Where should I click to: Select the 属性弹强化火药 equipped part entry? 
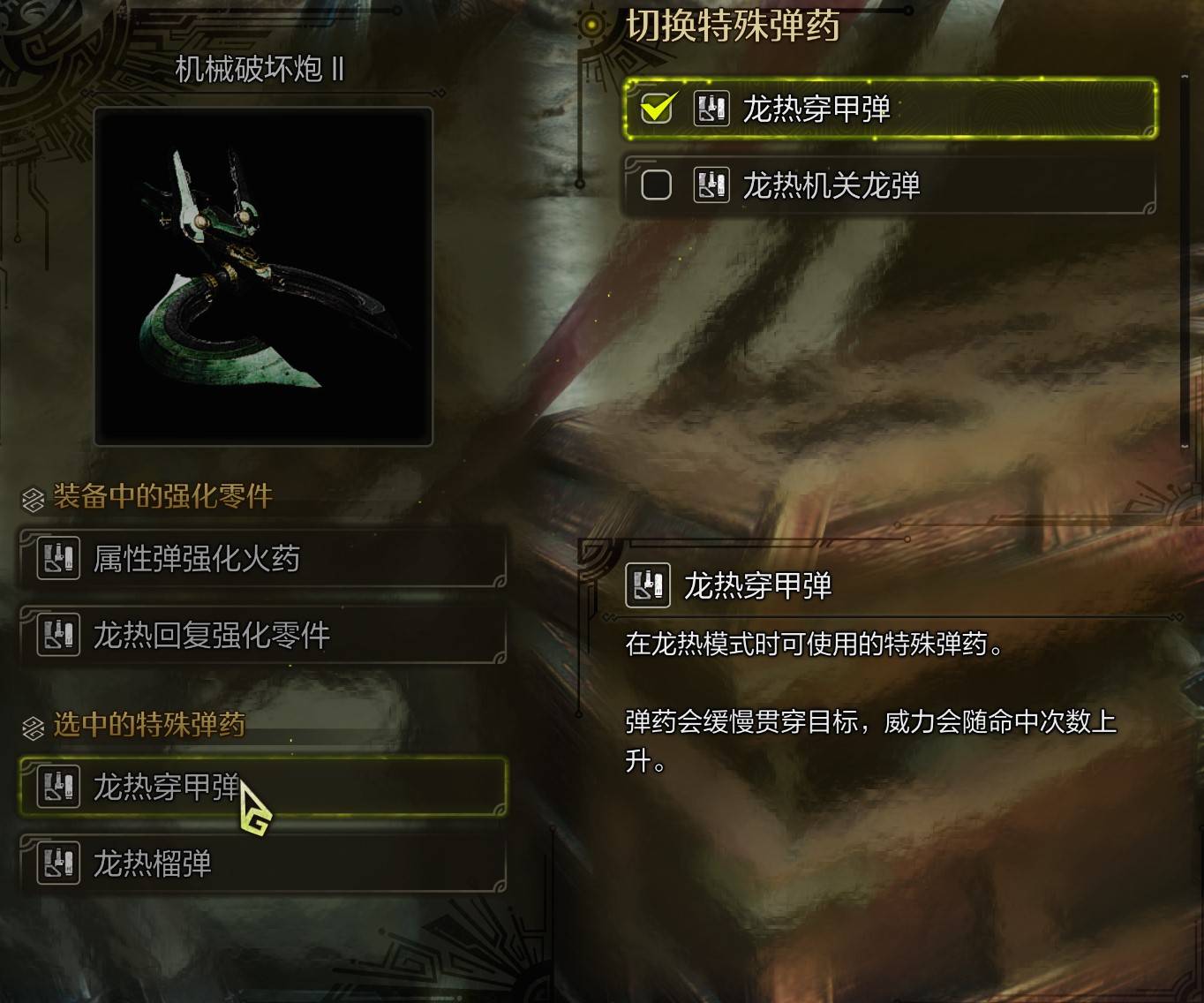(x=265, y=558)
